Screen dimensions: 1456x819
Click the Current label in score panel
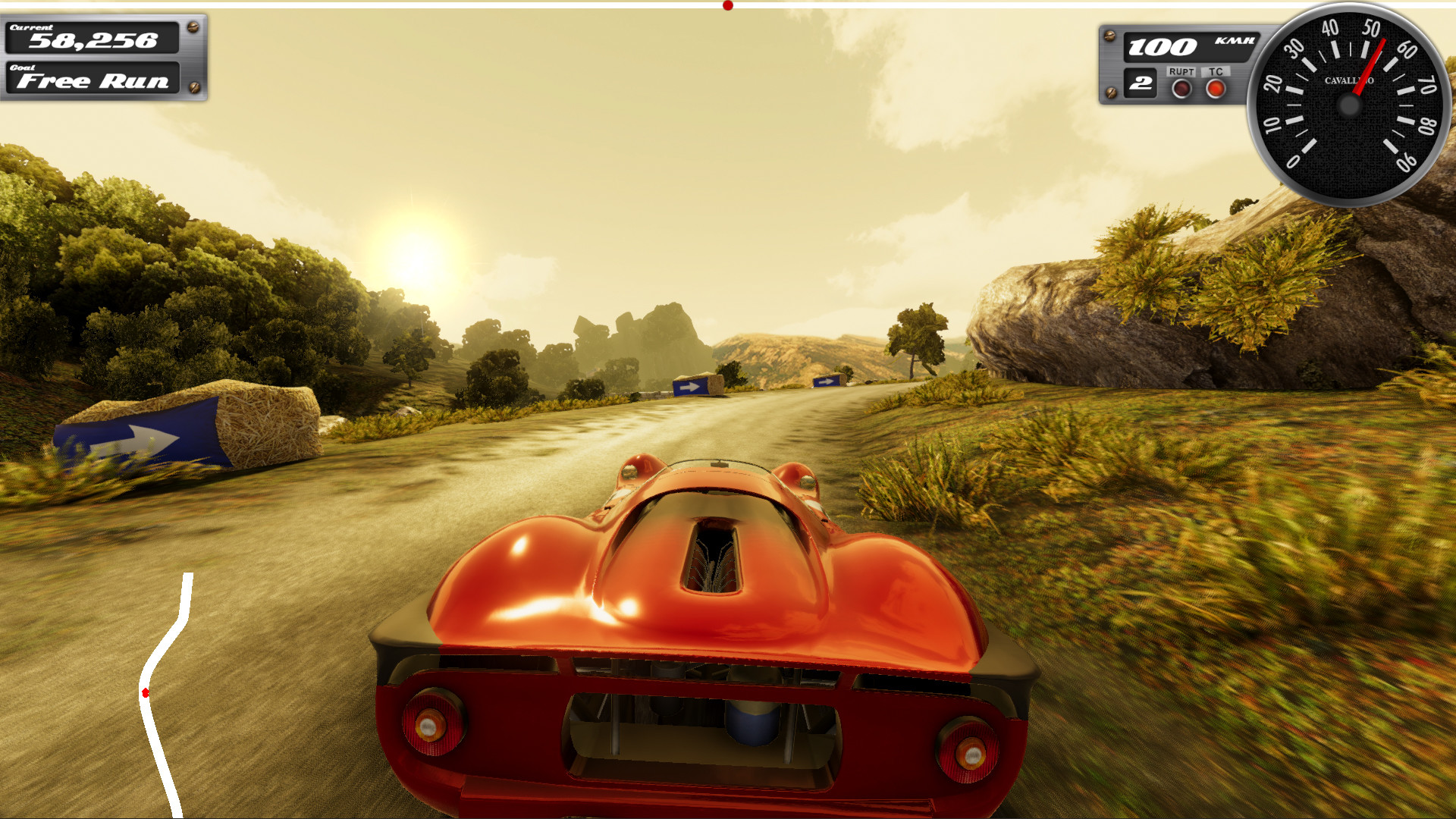click(31, 27)
